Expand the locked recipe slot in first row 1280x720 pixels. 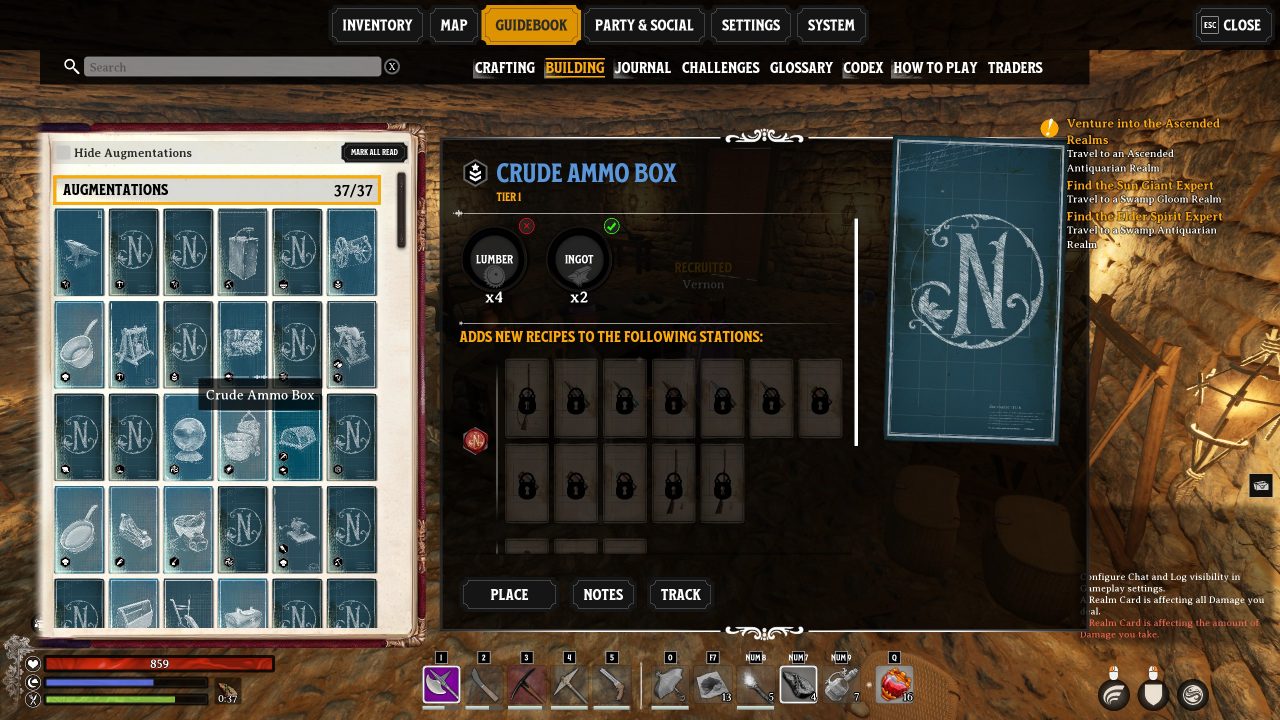pyautogui.click(x=527, y=400)
